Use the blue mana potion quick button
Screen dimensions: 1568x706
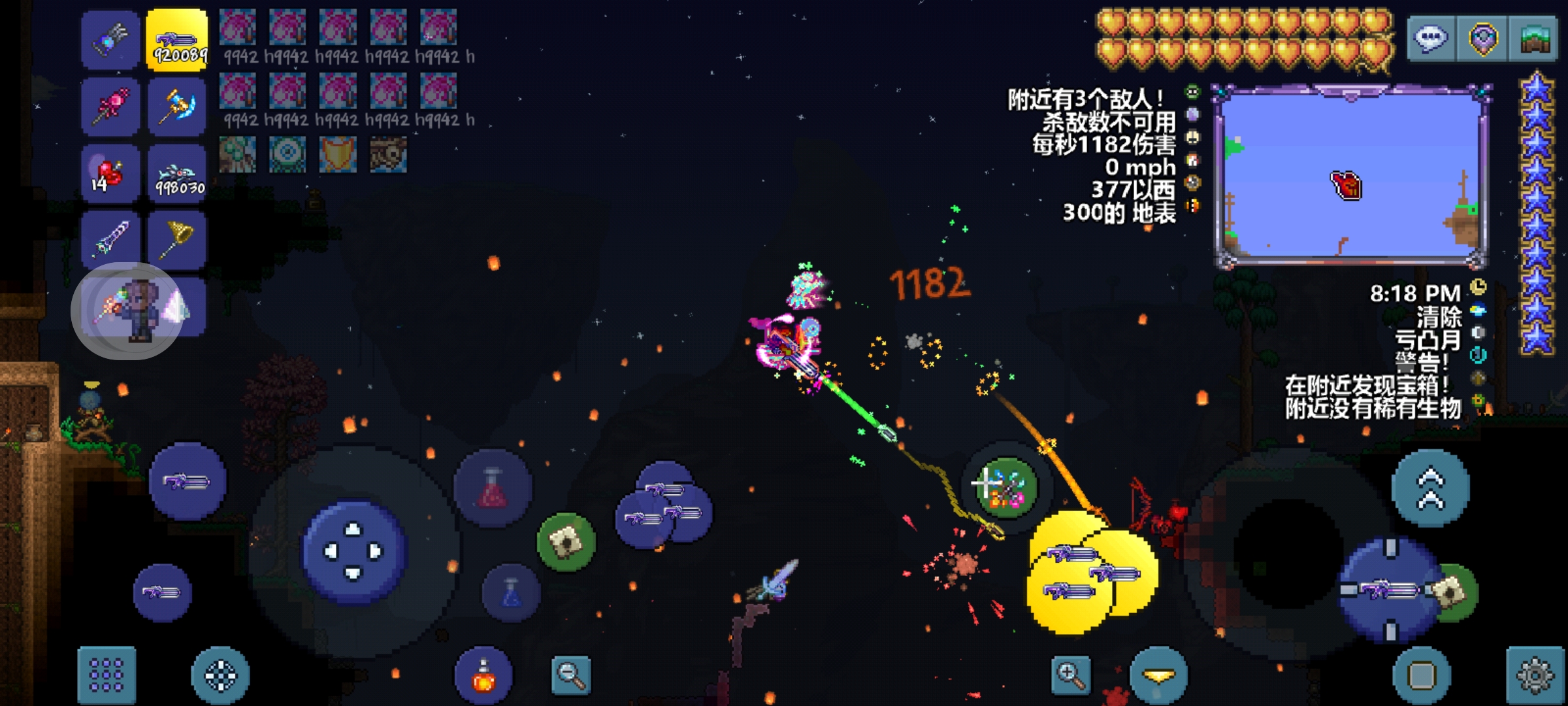click(512, 593)
